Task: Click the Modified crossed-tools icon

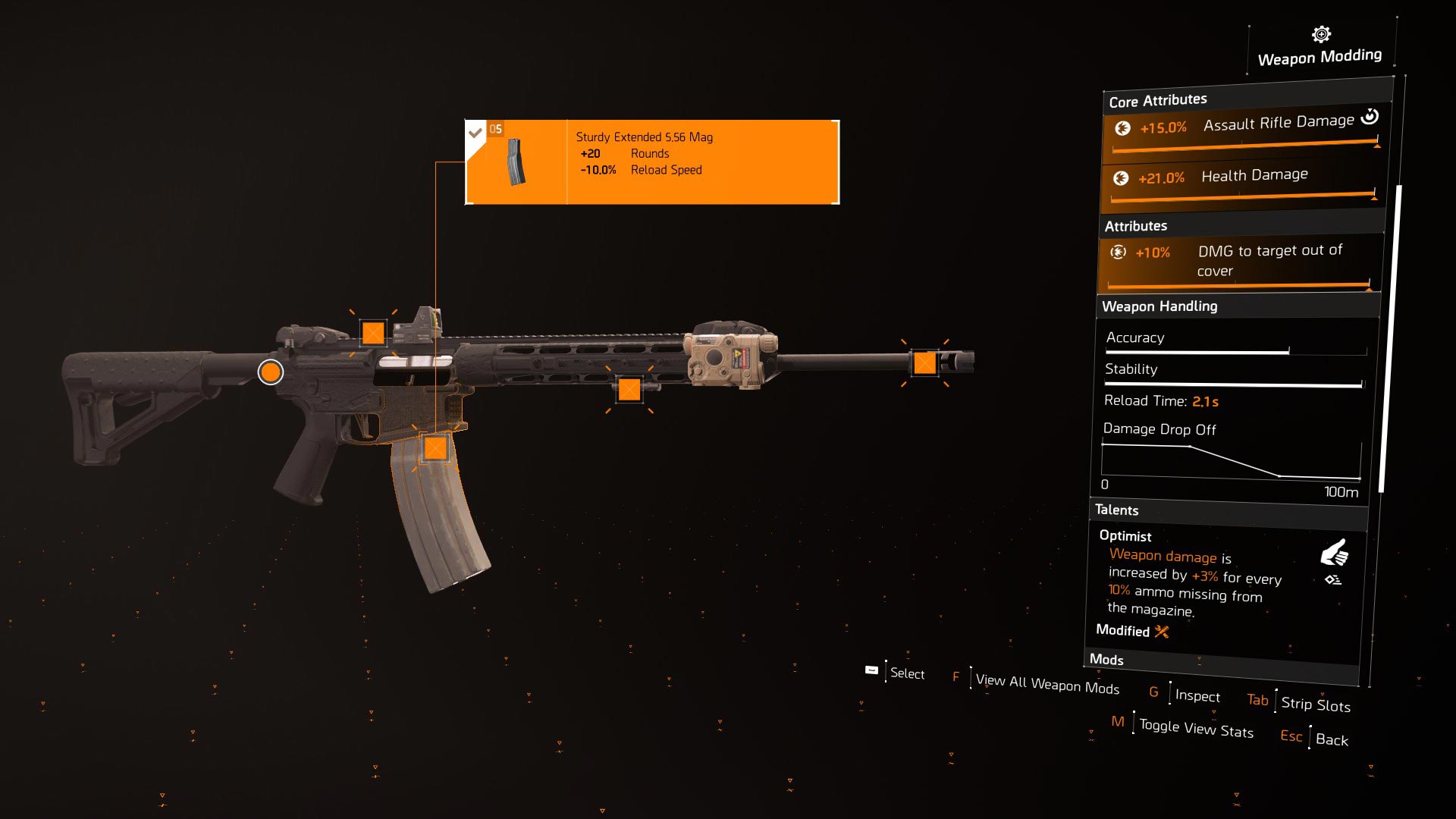Action: (1159, 632)
